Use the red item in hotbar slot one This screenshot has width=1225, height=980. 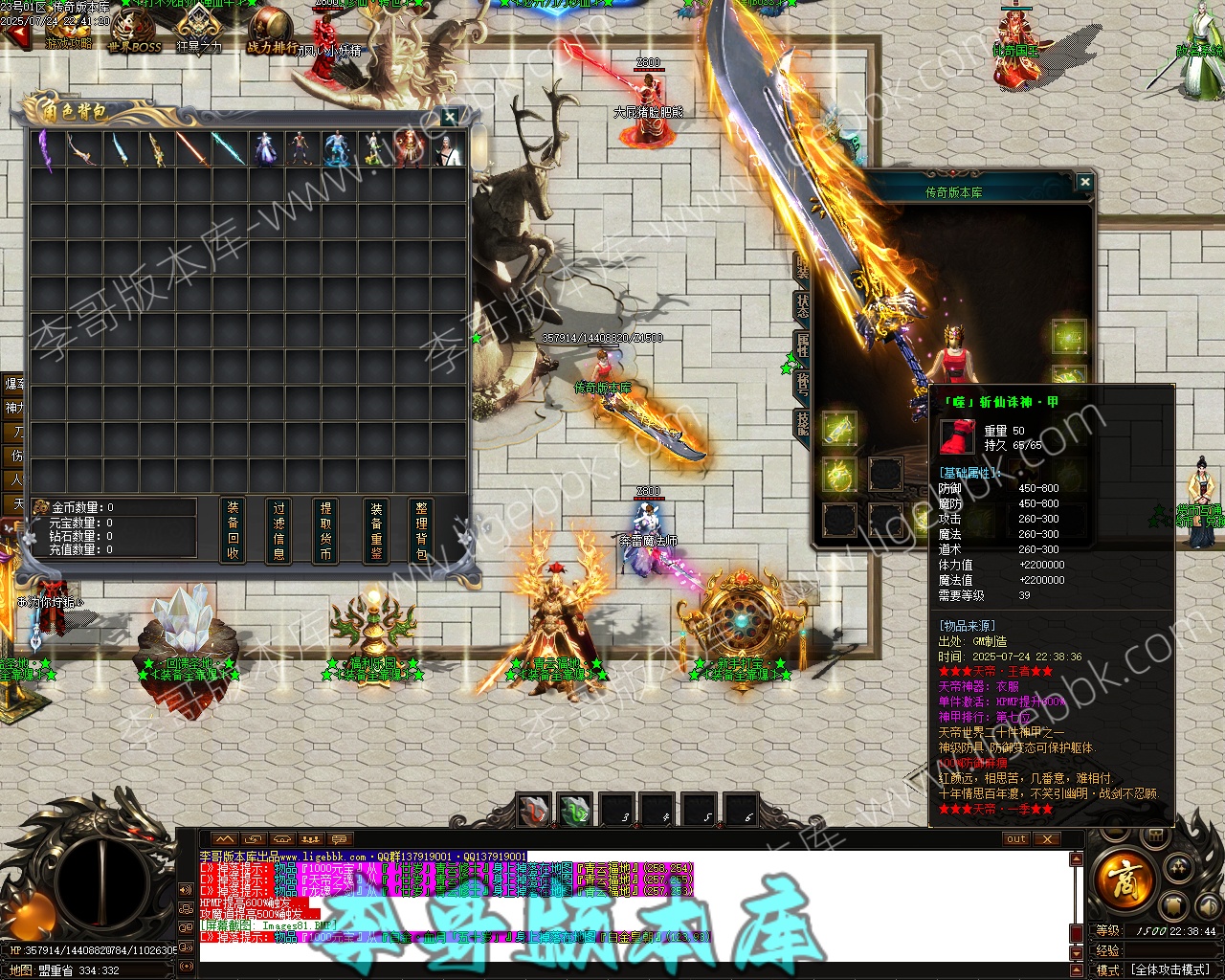point(535,811)
